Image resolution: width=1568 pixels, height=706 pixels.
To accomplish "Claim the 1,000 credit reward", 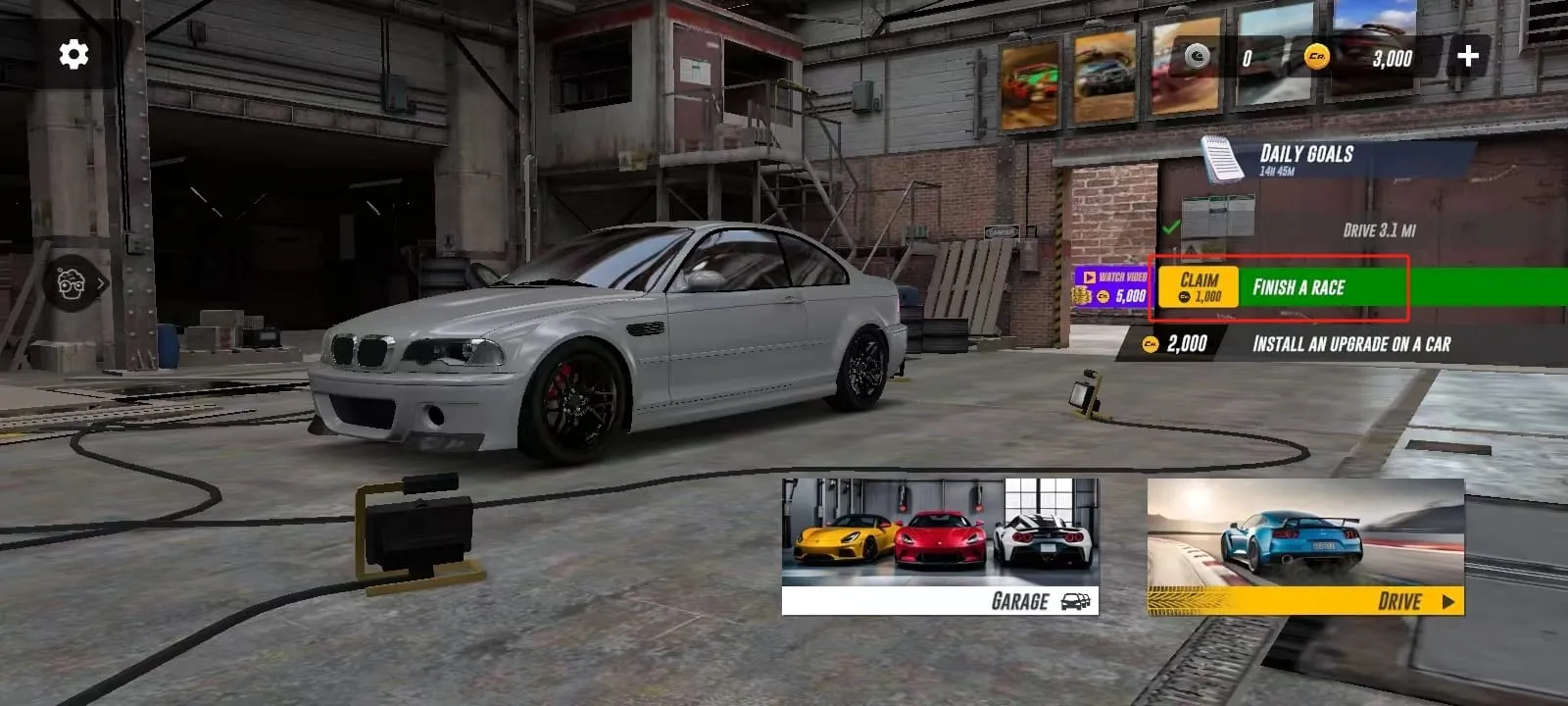I will coord(1199,287).
